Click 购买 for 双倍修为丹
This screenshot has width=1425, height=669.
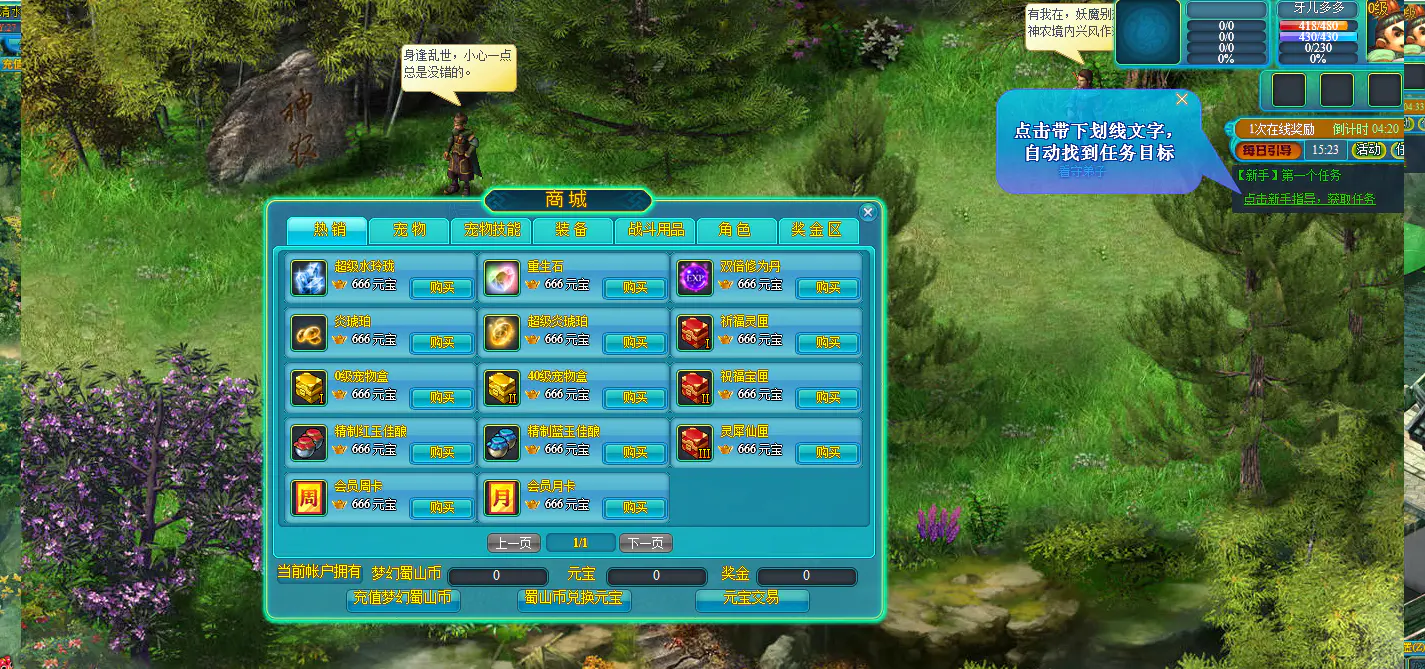[x=827, y=288]
